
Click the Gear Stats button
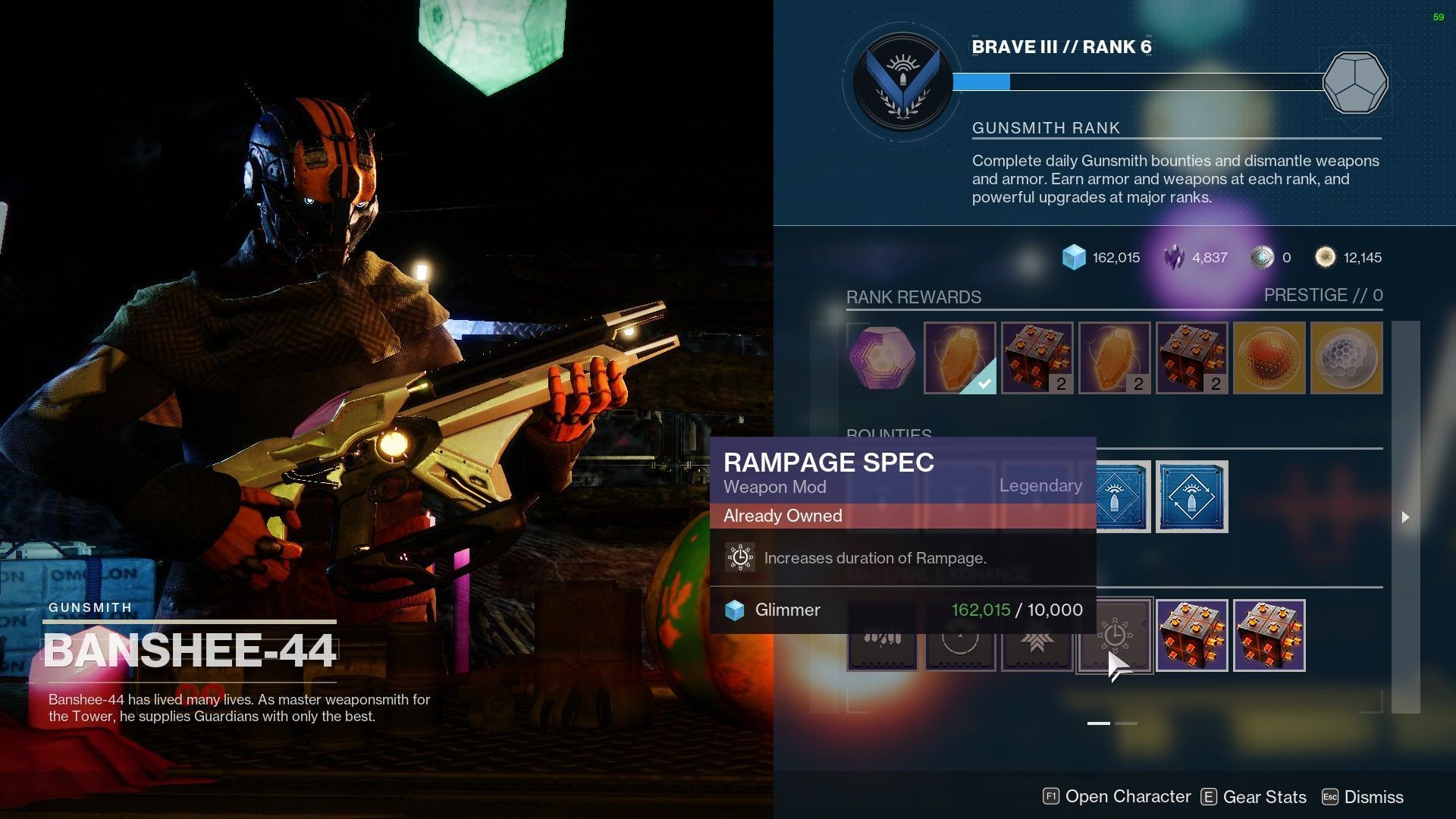[1255, 797]
